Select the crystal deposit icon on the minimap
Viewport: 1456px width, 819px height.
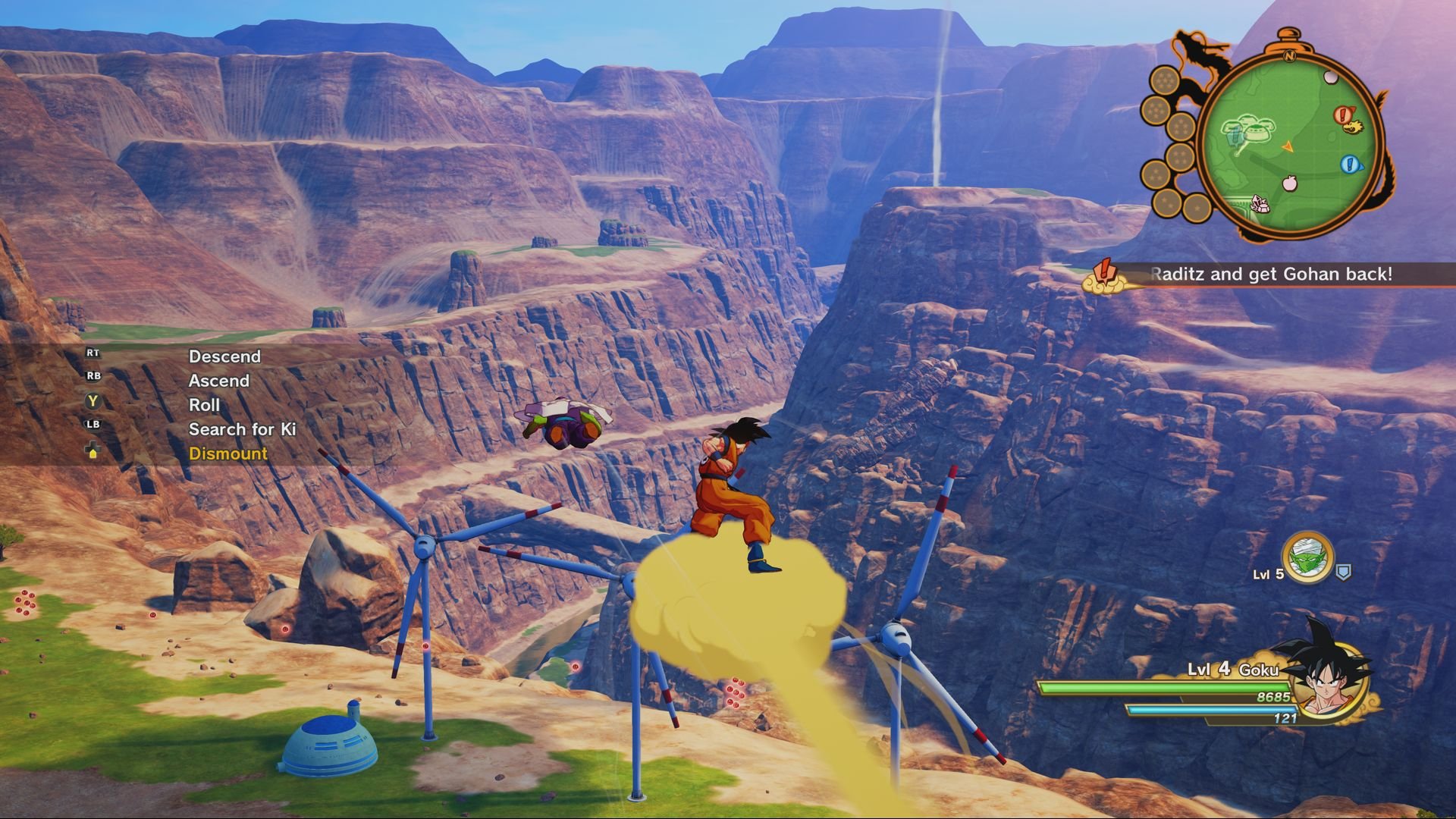(x=1260, y=203)
